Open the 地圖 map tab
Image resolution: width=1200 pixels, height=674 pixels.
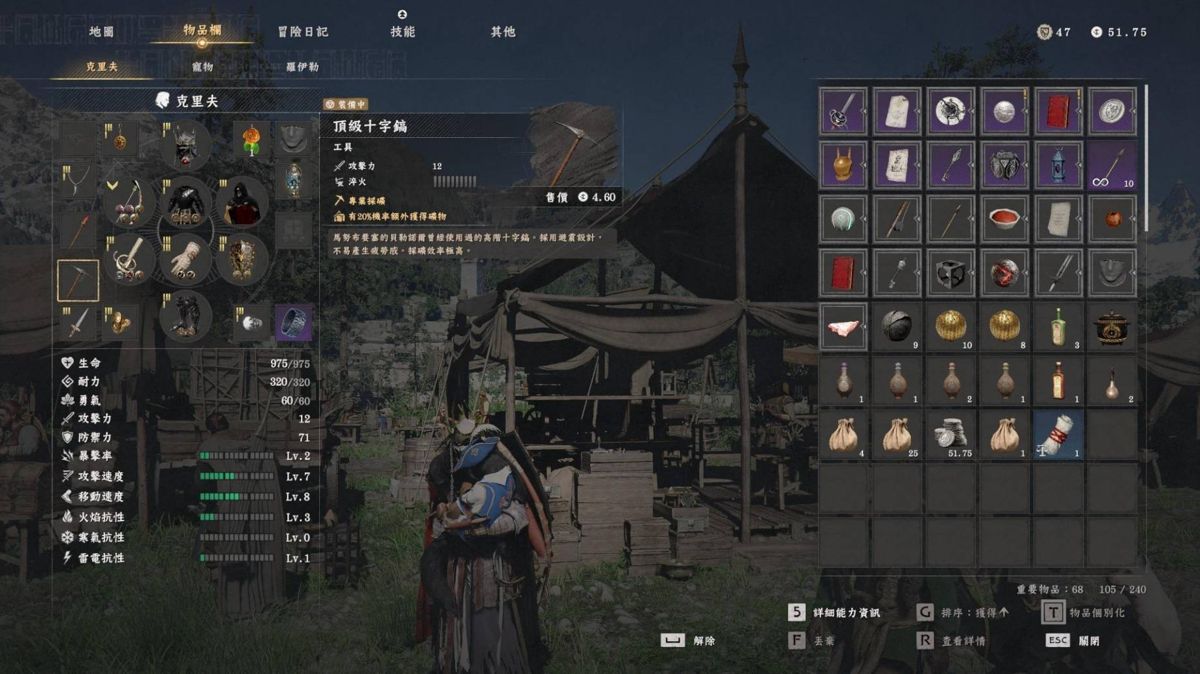click(101, 32)
